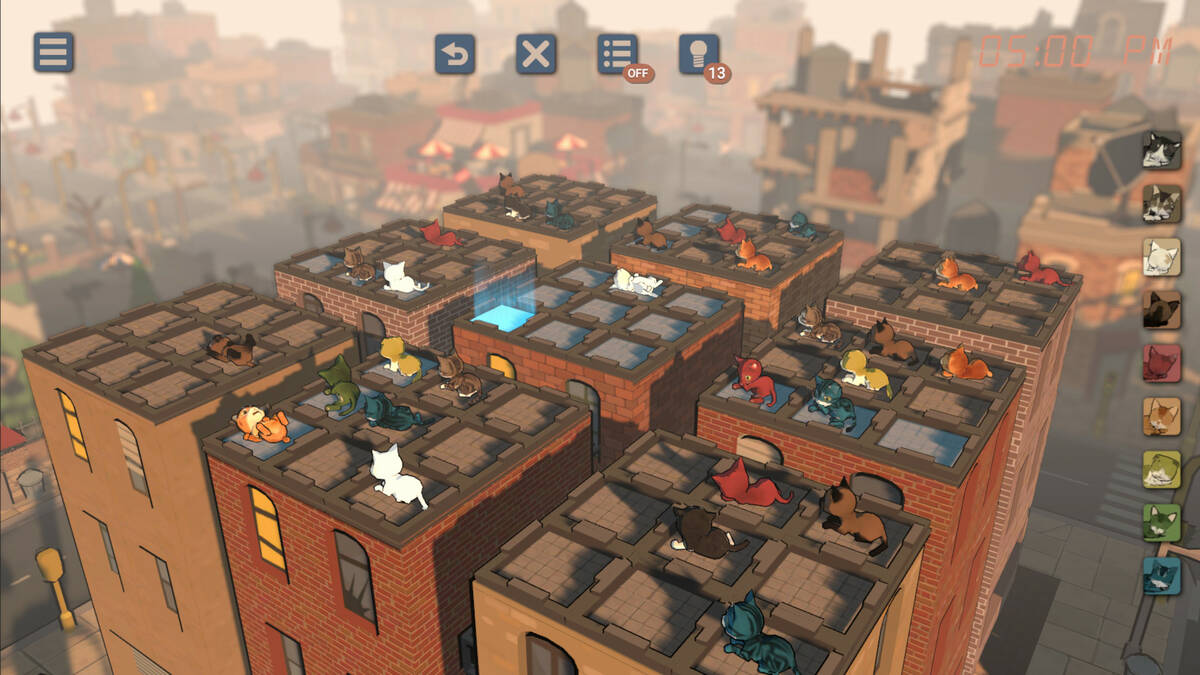Select the black and white cat icon
1200x675 pixels.
[x=1162, y=150]
